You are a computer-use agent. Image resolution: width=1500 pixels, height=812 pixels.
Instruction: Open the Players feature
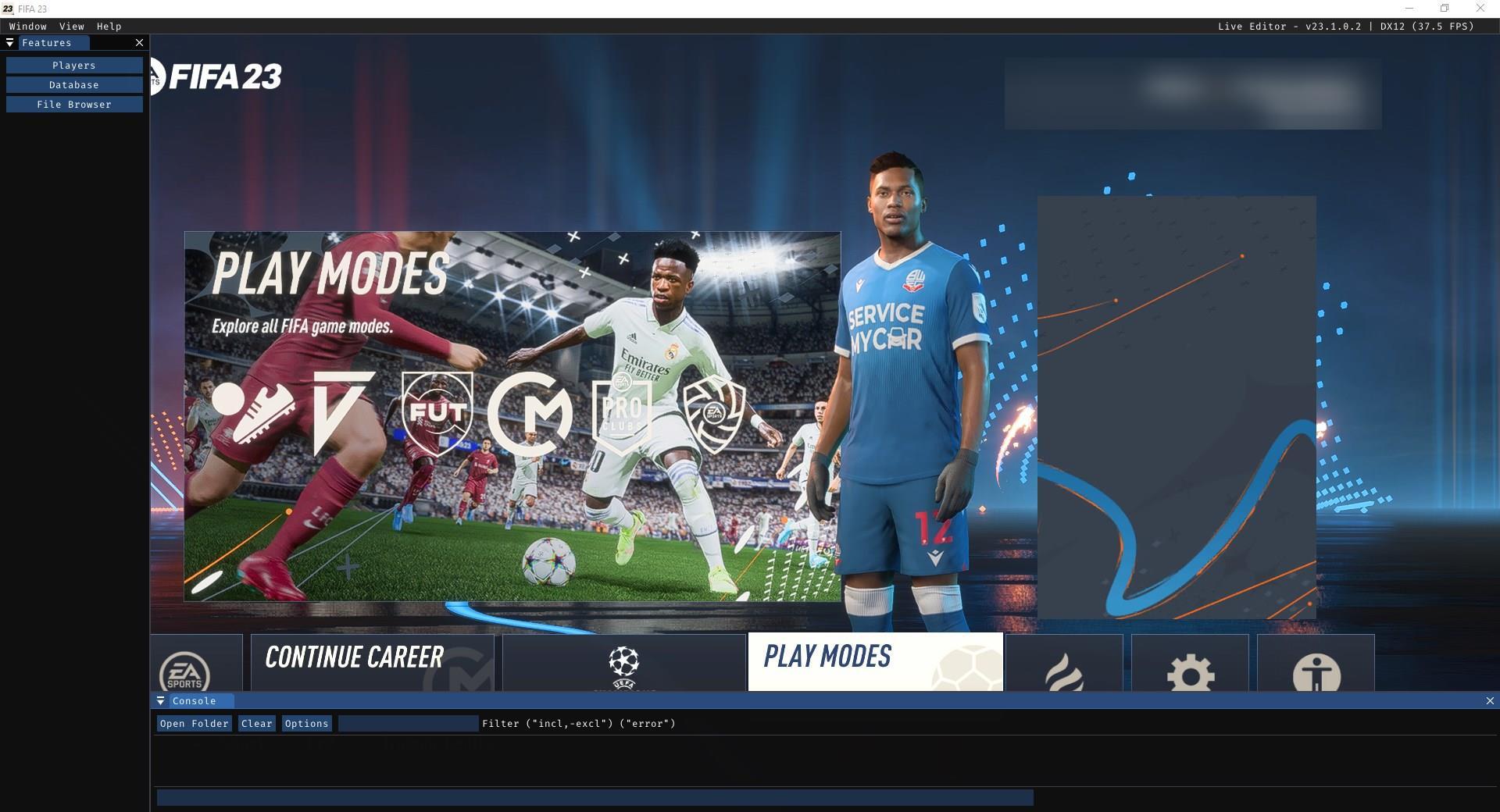point(74,65)
